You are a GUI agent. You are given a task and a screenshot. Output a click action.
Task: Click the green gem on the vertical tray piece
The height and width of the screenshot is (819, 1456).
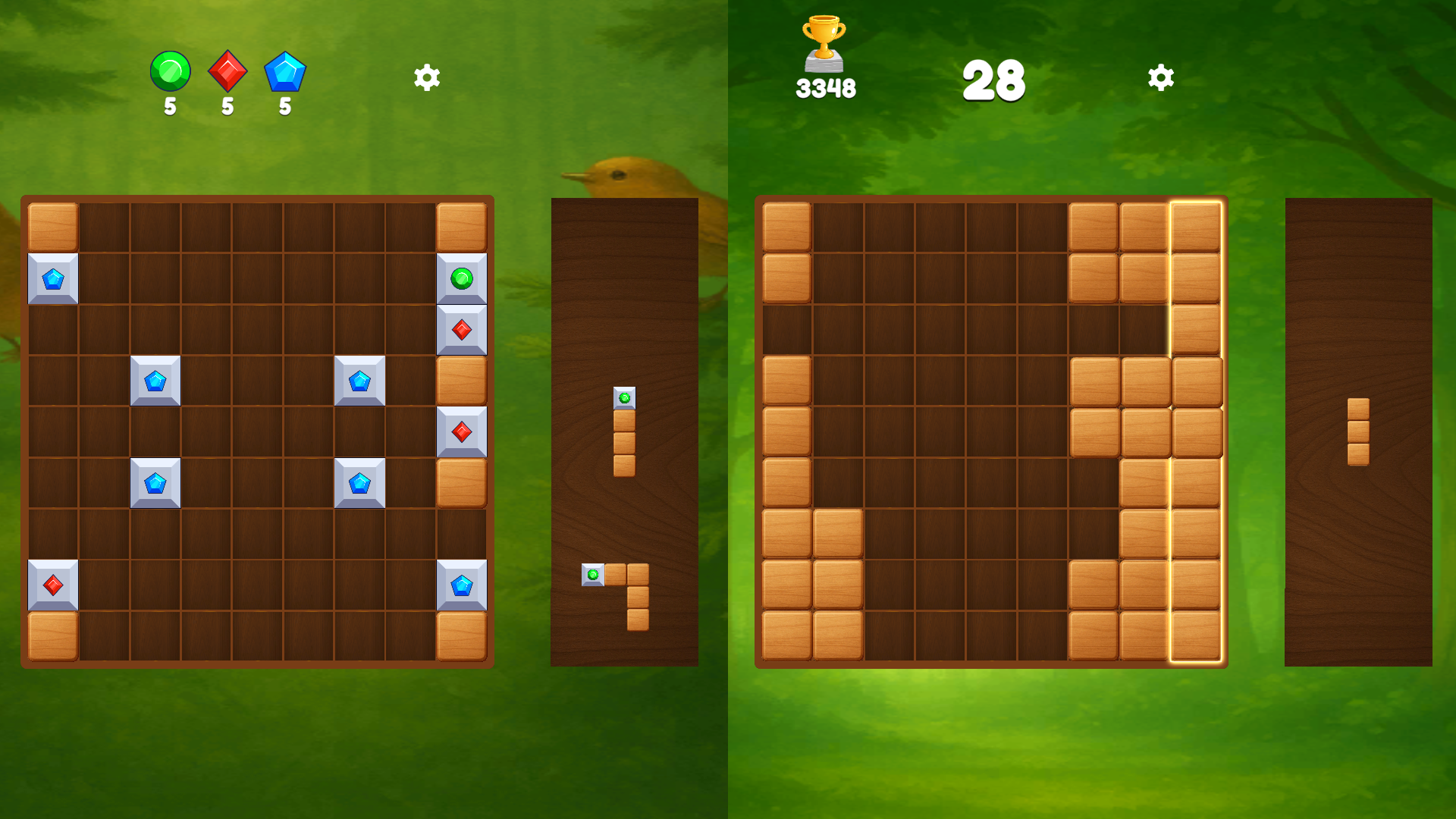pyautogui.click(x=623, y=396)
